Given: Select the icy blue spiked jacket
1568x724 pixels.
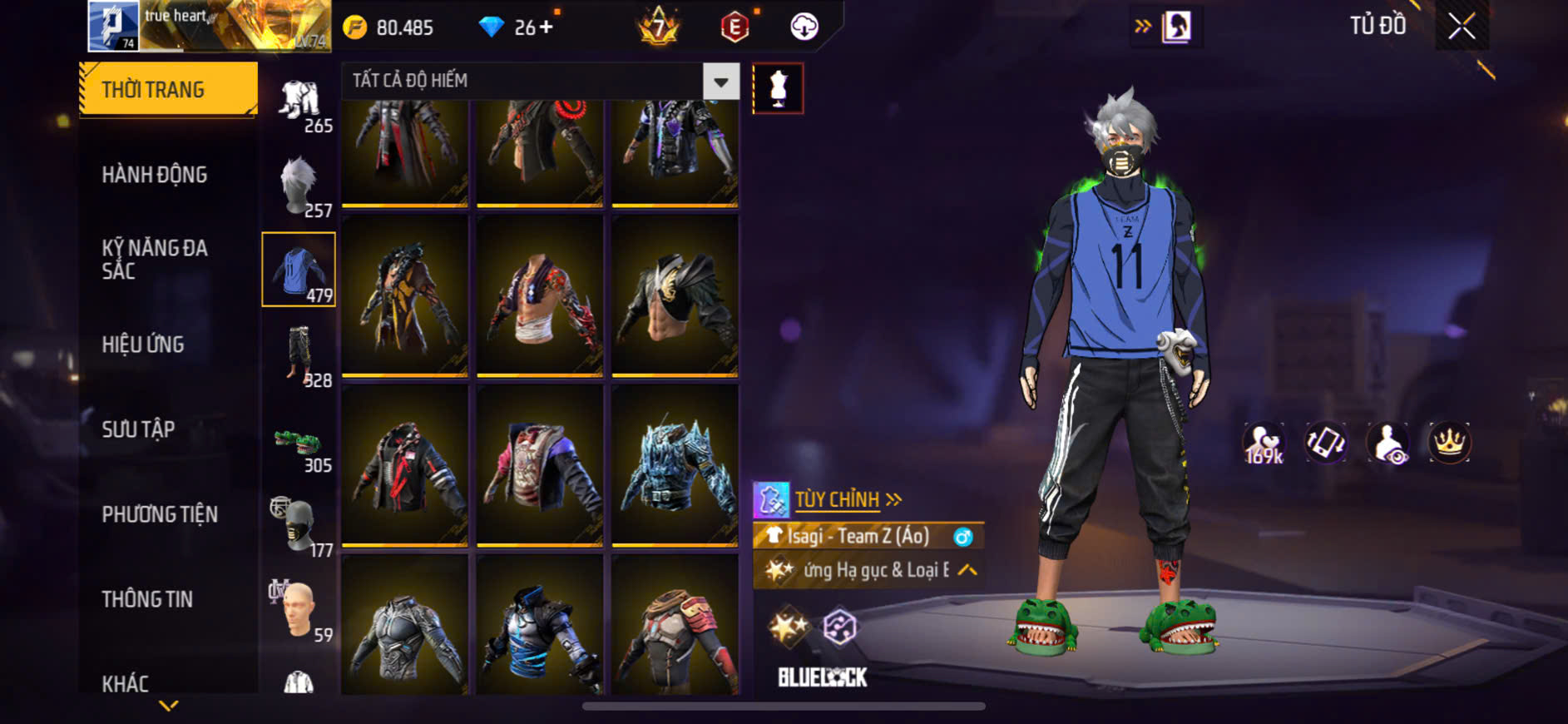Looking at the screenshot, I should pos(675,465).
